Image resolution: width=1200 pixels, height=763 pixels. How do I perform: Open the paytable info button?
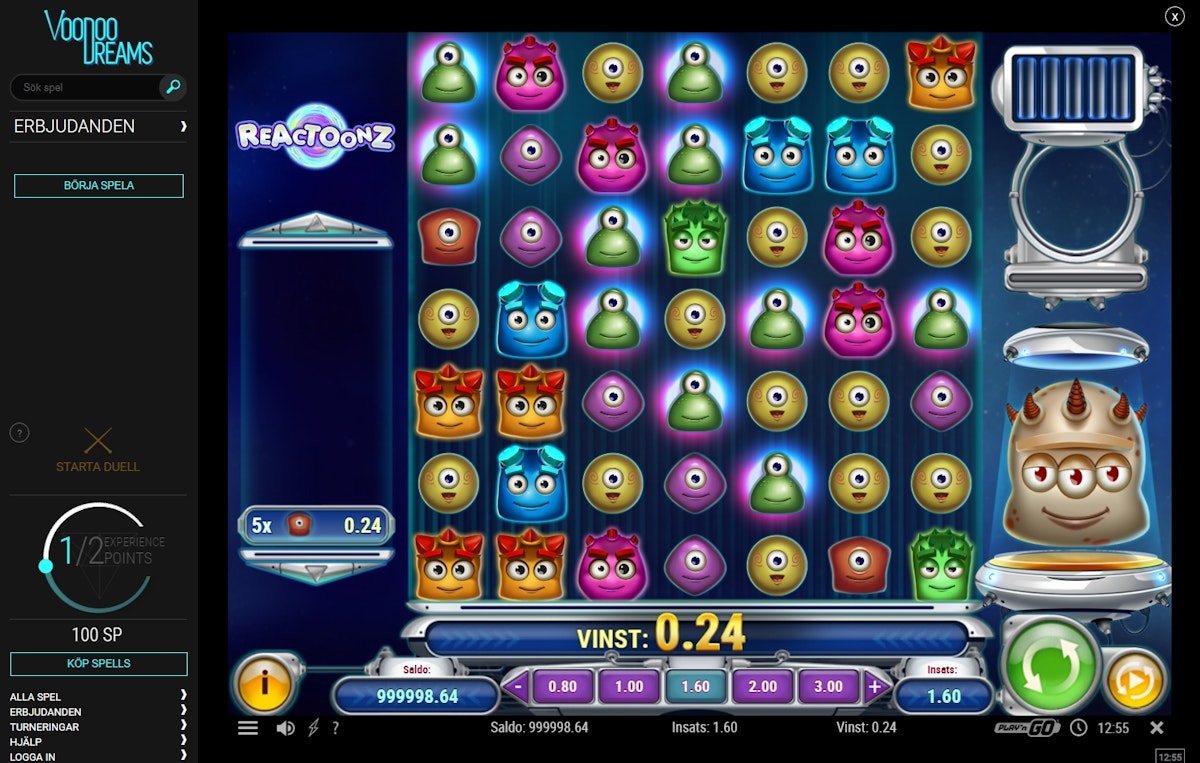point(262,685)
